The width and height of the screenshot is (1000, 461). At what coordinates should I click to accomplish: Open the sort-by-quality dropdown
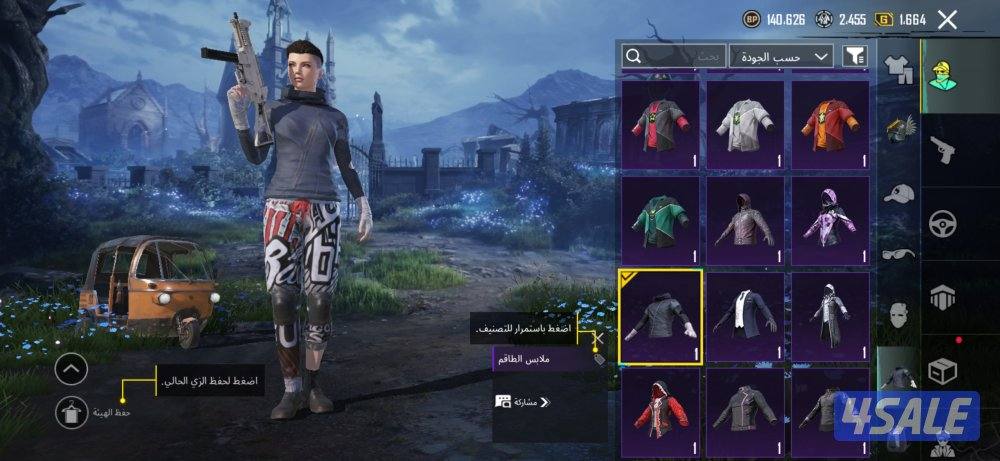pos(781,56)
